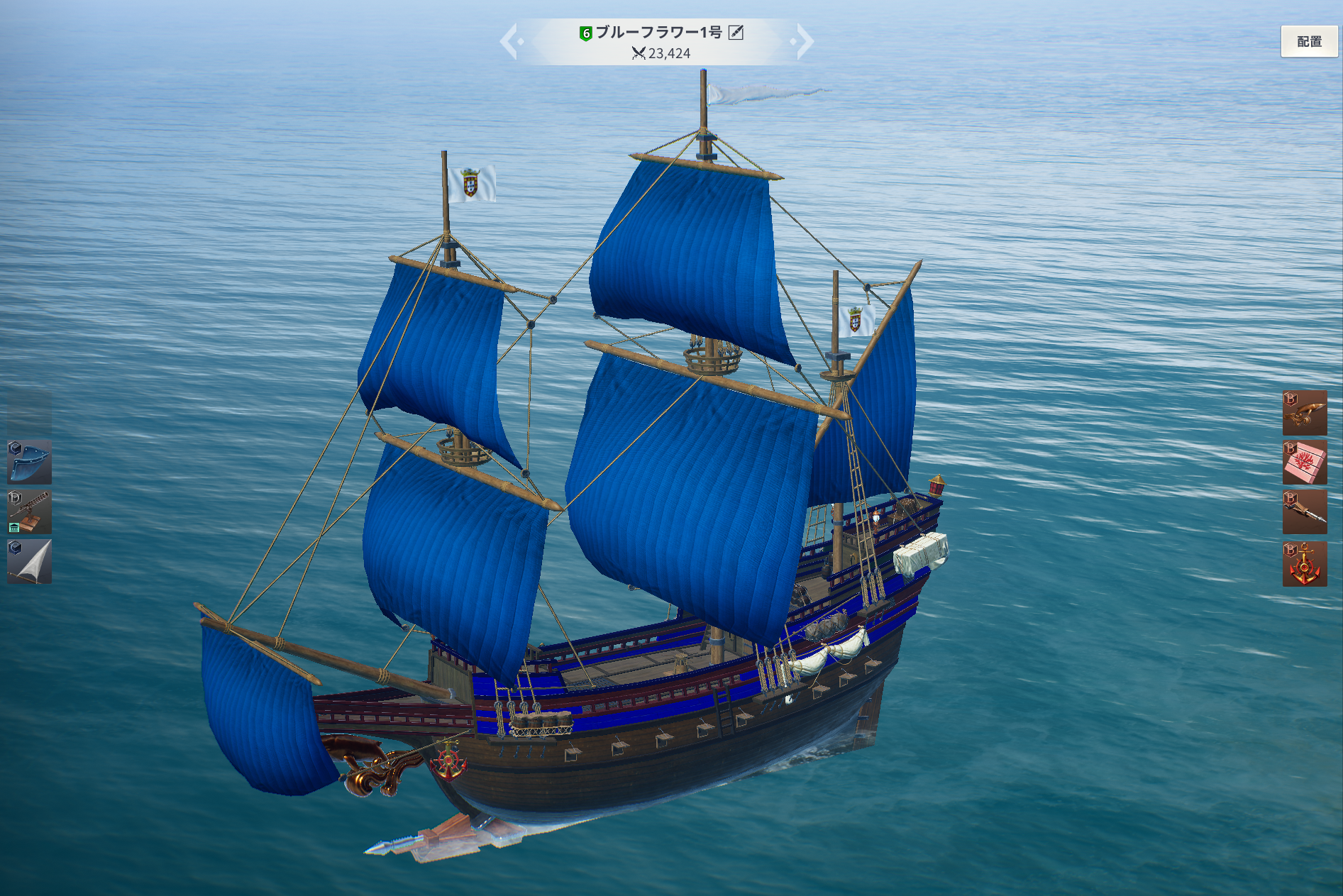Select the whale and squid figurehead slot
The image size is (1343, 896).
(1305, 412)
